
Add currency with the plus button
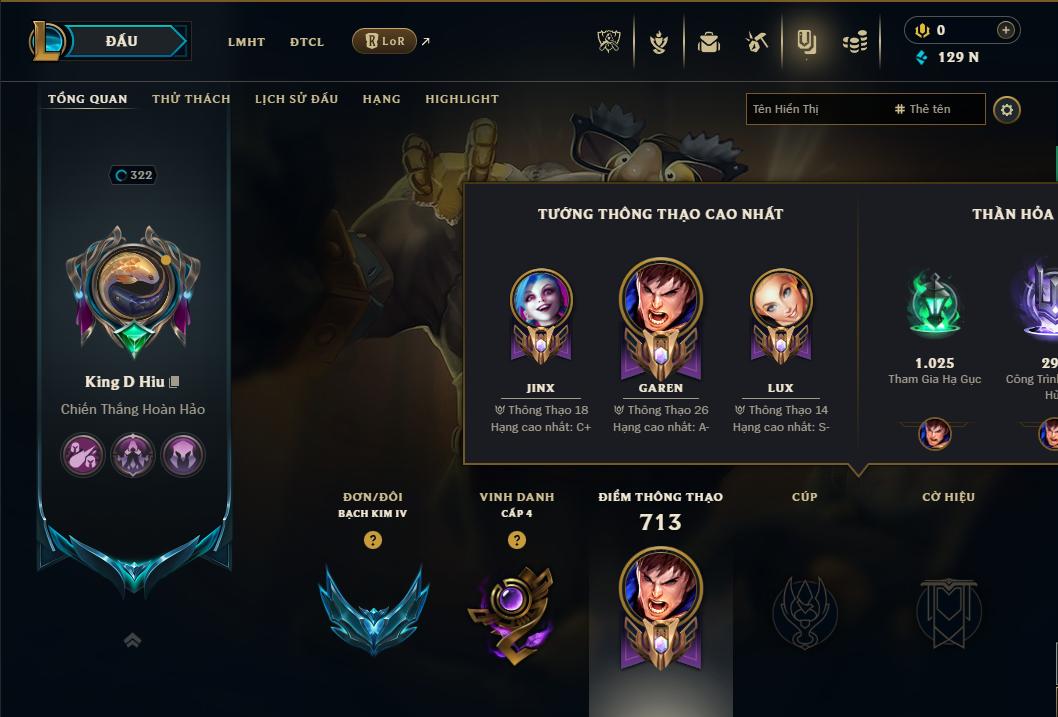(1005, 30)
